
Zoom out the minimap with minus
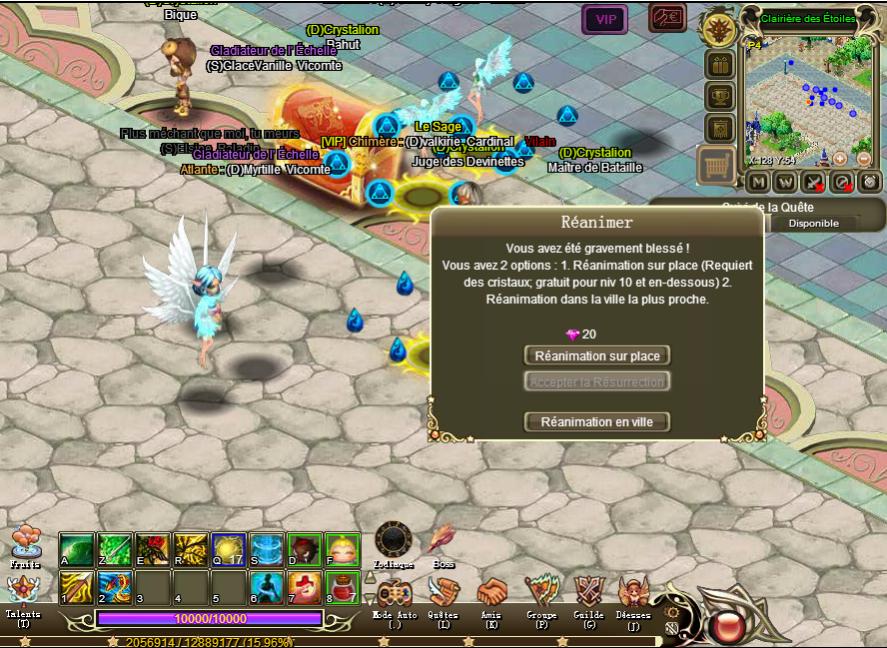tap(864, 158)
